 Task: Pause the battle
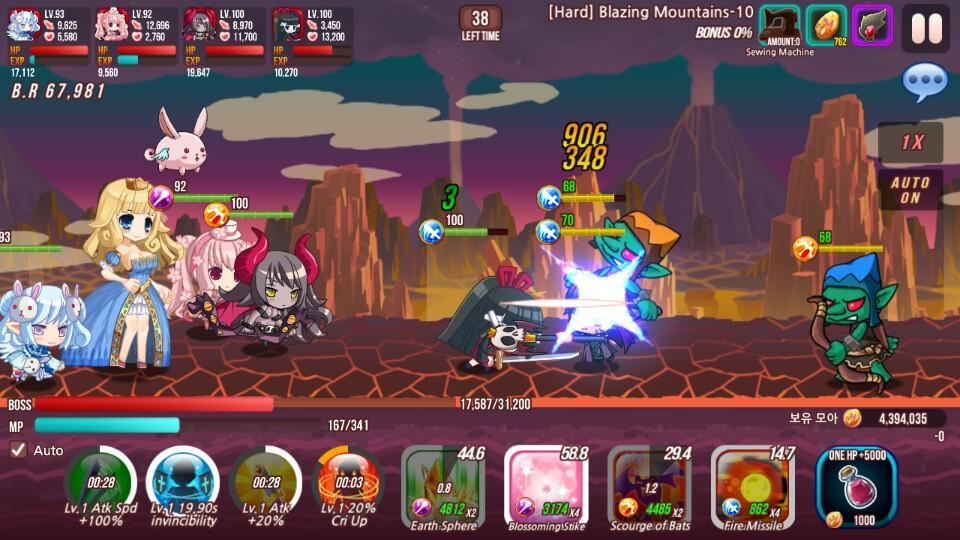tap(925, 28)
